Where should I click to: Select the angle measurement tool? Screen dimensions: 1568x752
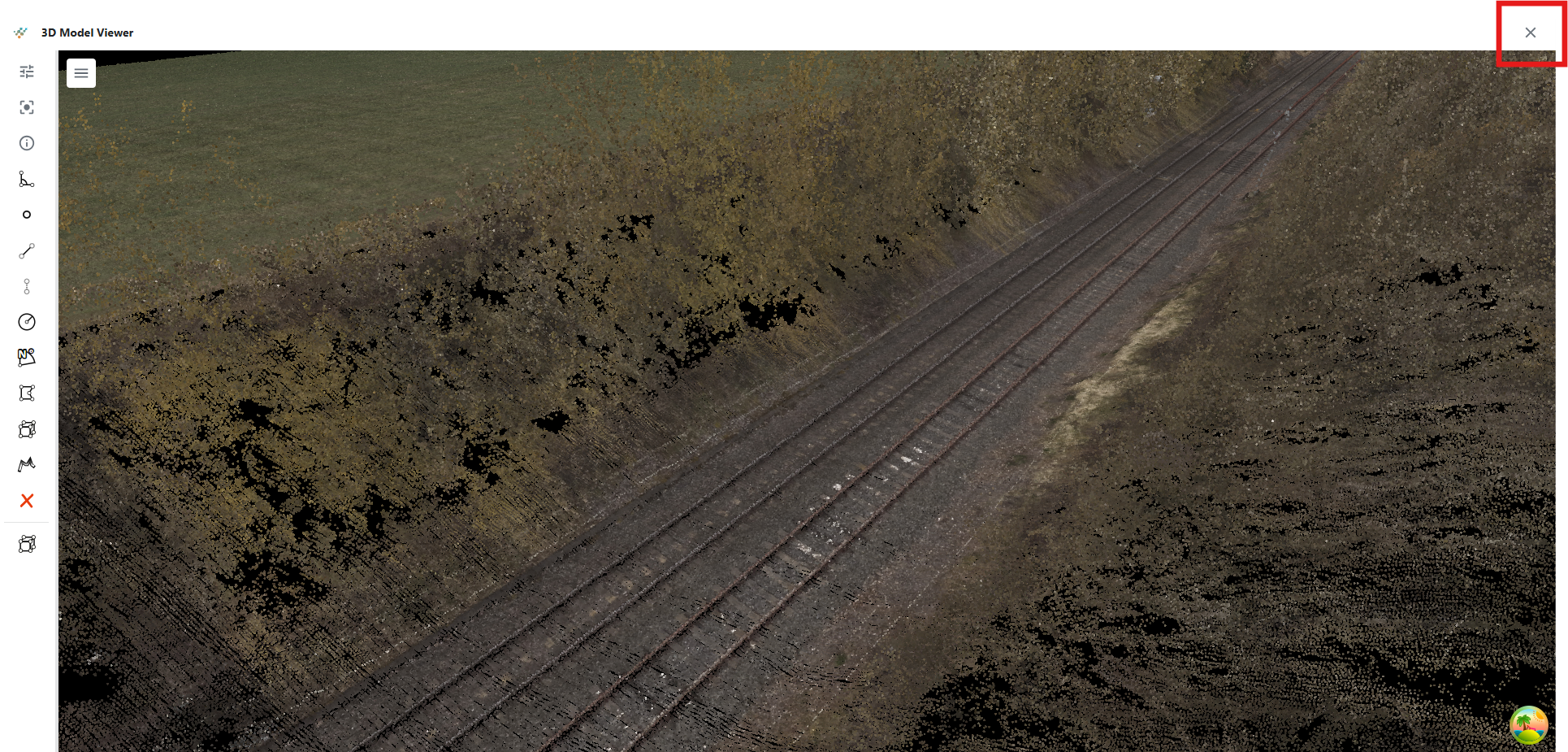26,179
